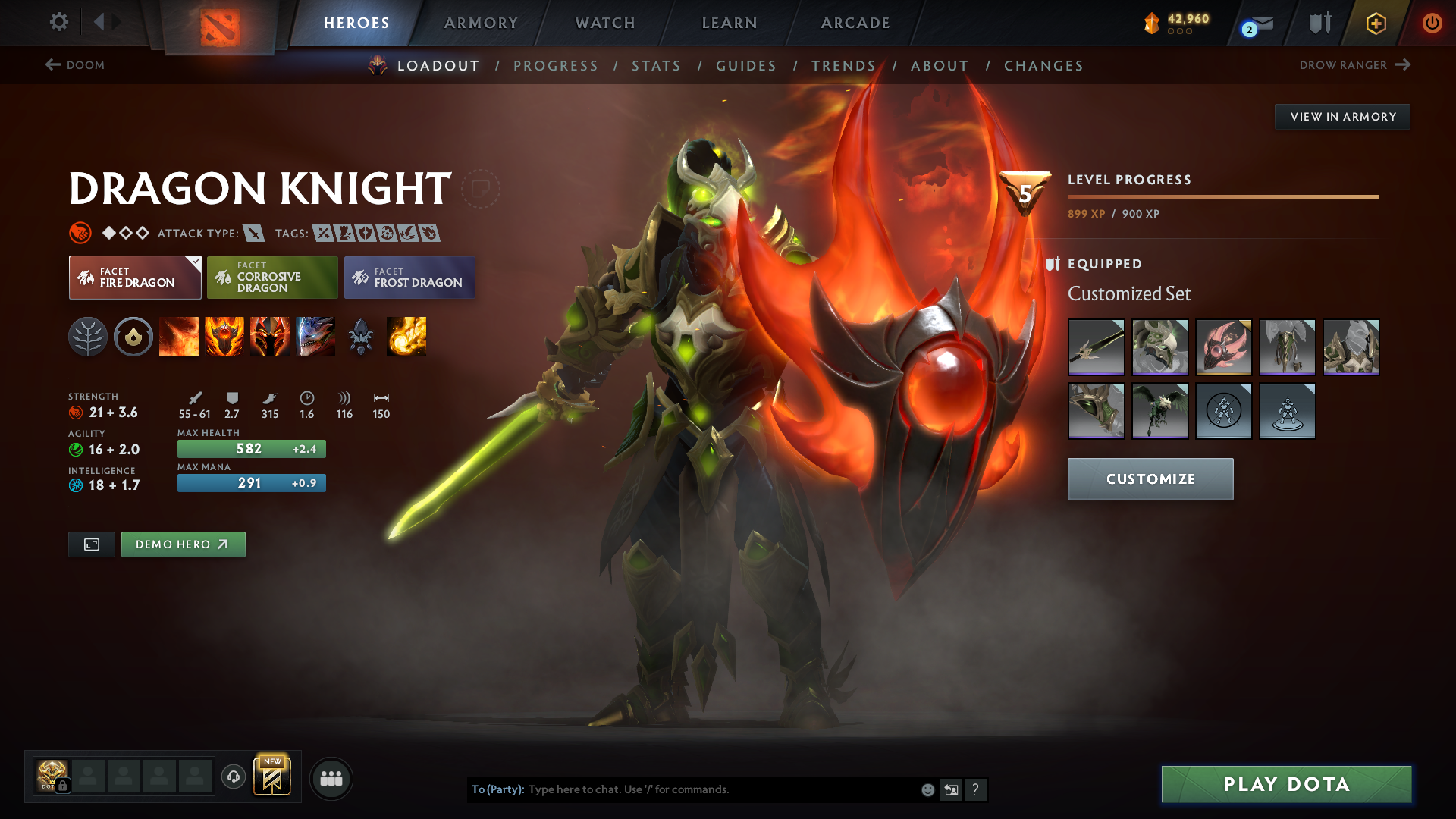Open the settings gear menu
This screenshot has height=819, width=1456.
[x=58, y=22]
